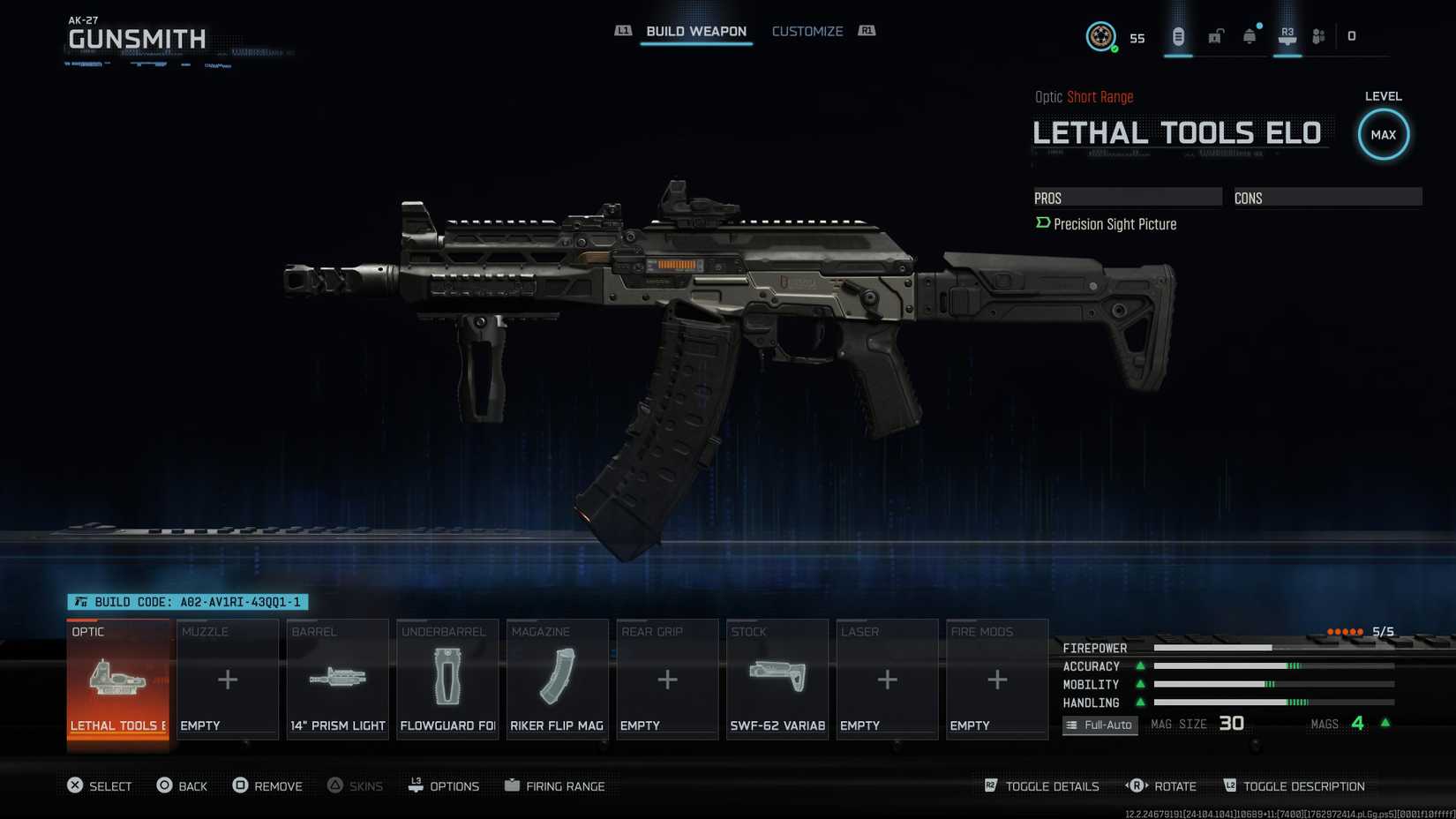Screen dimensions: 1456x819
Task: Toggle the attachment description
Action: pyautogui.click(x=1294, y=786)
